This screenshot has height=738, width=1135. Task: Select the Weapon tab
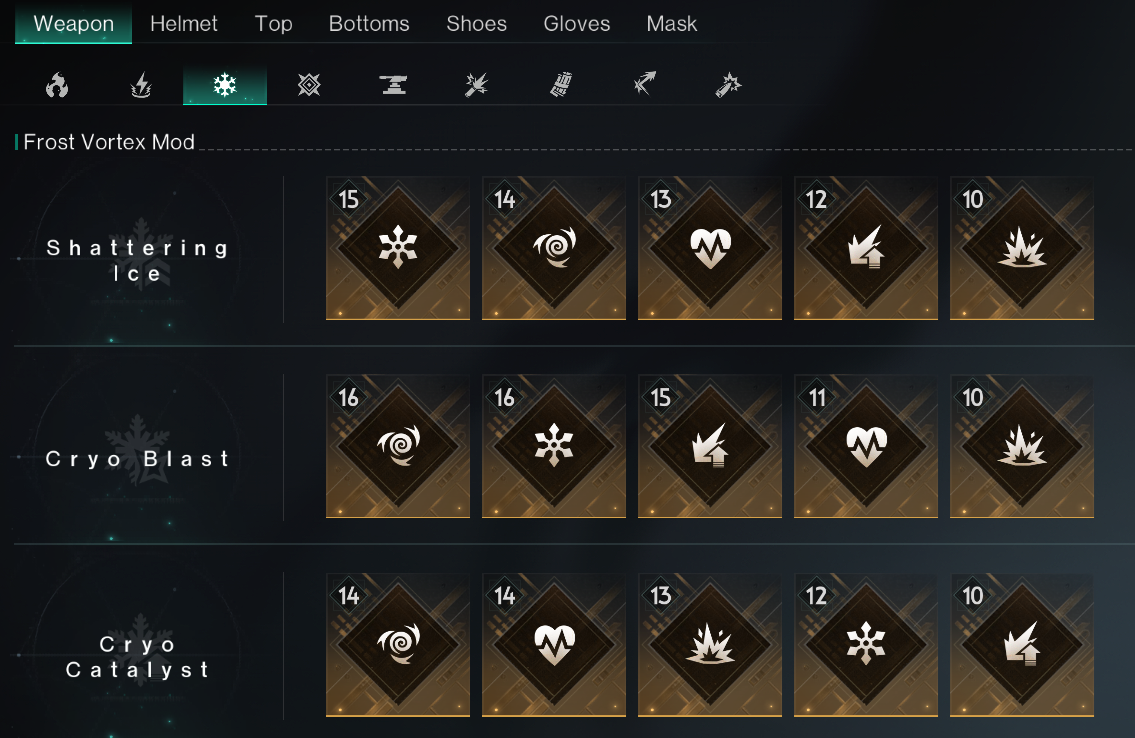tap(73, 24)
